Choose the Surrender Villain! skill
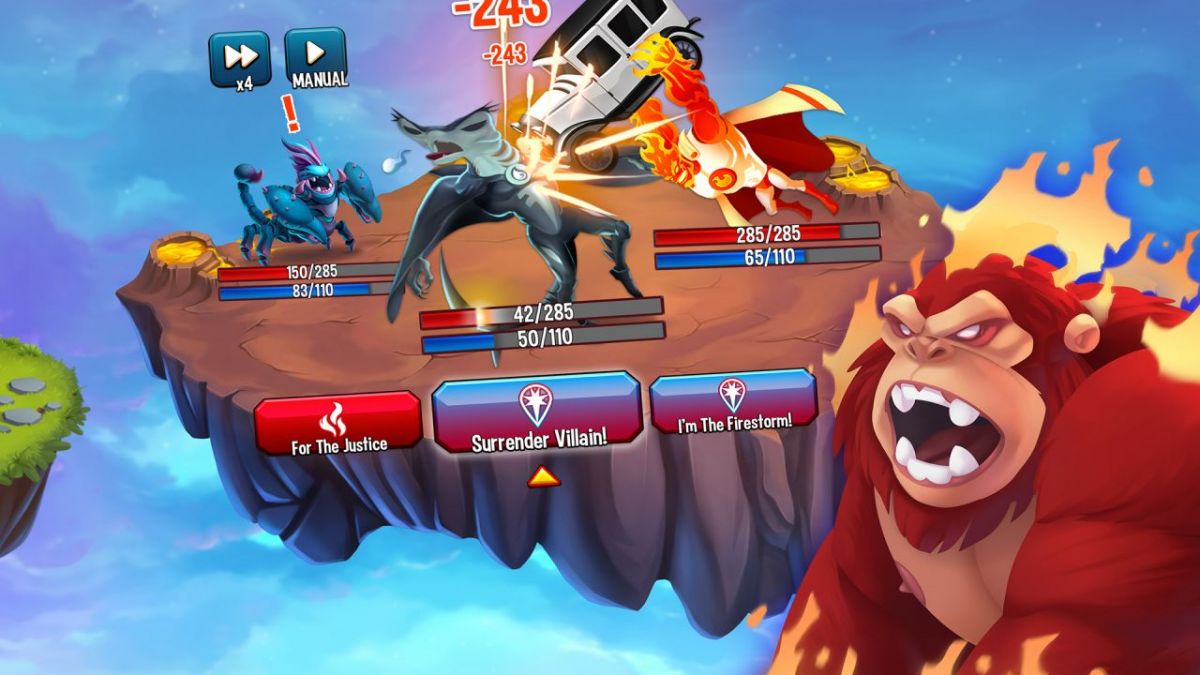The height and width of the screenshot is (675, 1200). tap(535, 414)
